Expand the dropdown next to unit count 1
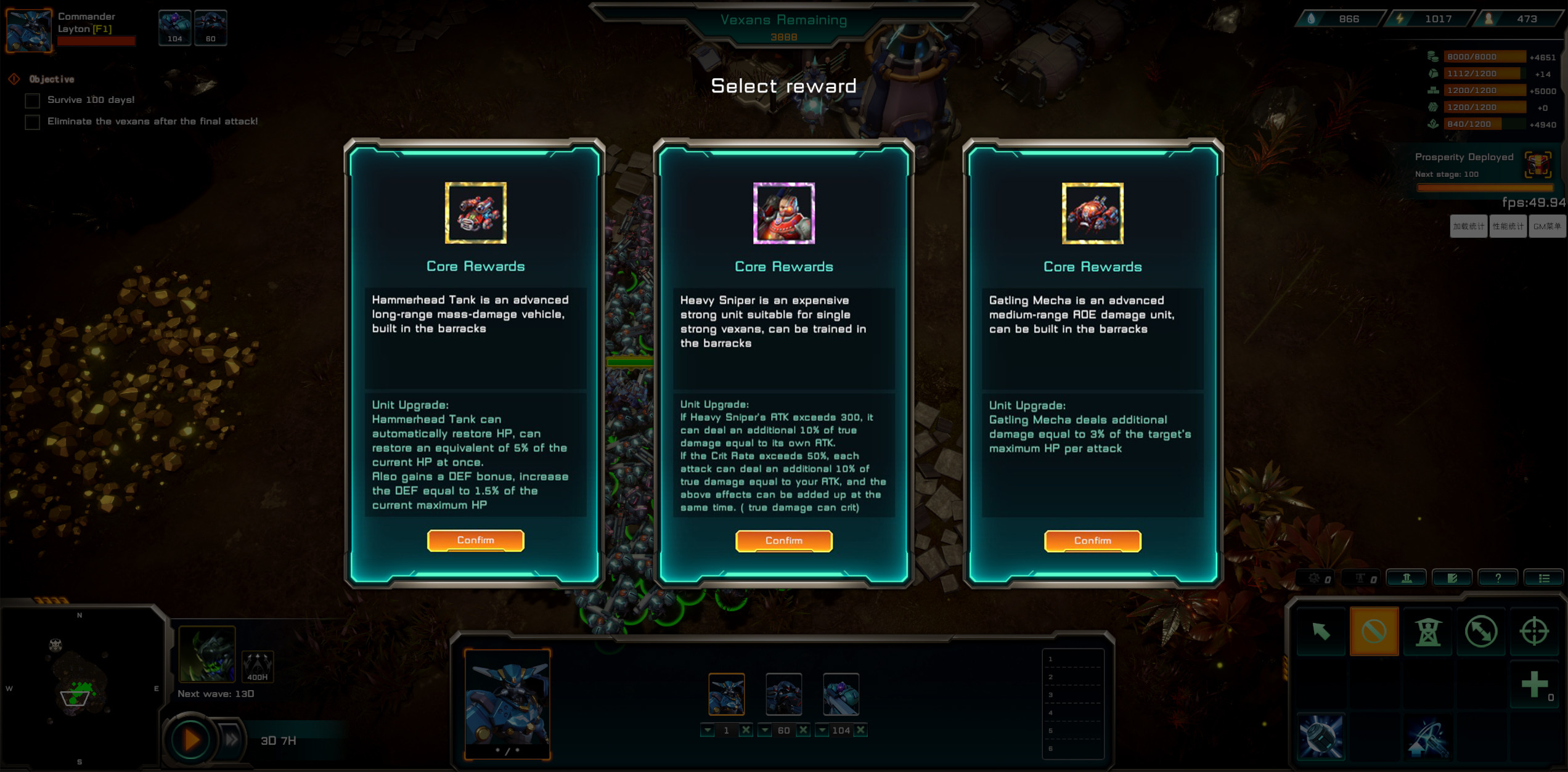The height and width of the screenshot is (772, 1568). point(708,729)
